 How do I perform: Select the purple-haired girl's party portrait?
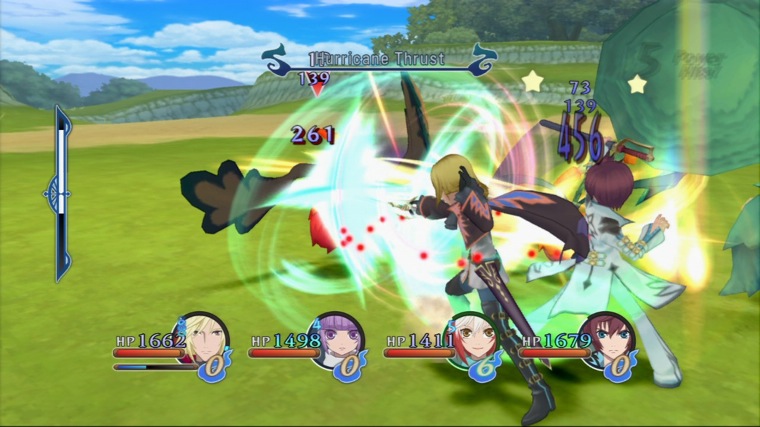coord(338,340)
